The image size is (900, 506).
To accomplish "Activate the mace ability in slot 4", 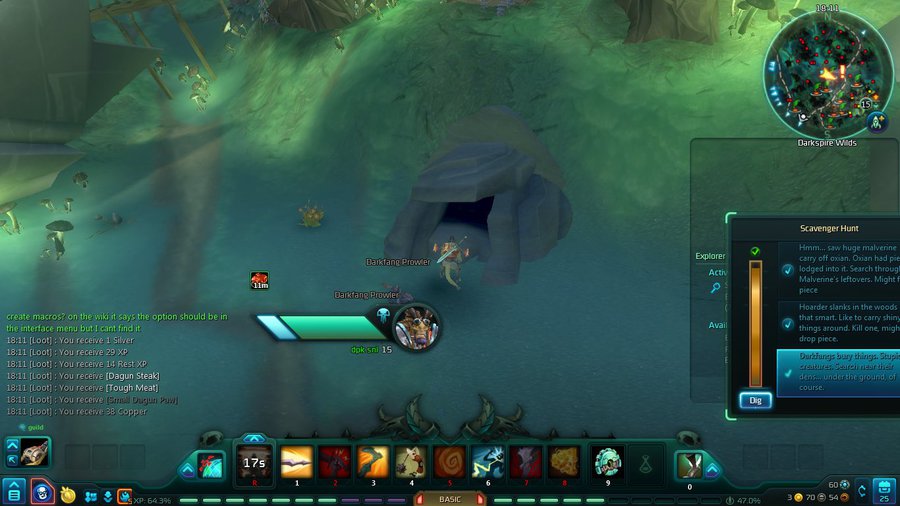I will pyautogui.click(x=411, y=462).
